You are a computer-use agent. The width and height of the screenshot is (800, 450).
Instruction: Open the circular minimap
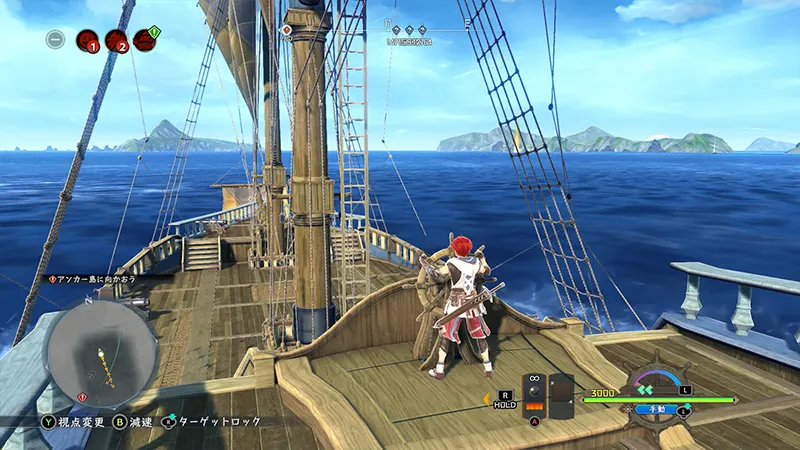pos(100,350)
